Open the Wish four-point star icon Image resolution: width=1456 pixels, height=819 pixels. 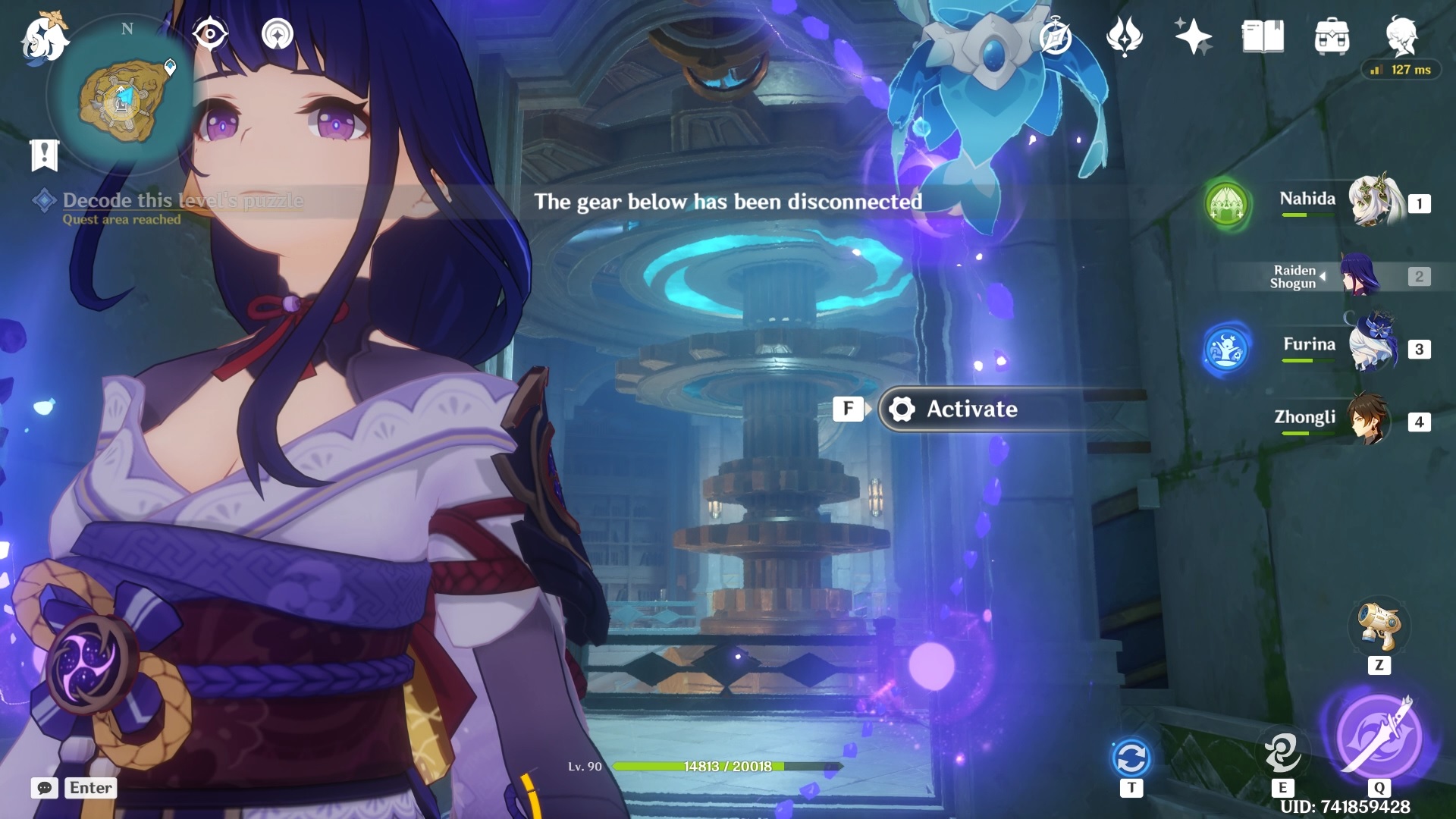point(1193,36)
